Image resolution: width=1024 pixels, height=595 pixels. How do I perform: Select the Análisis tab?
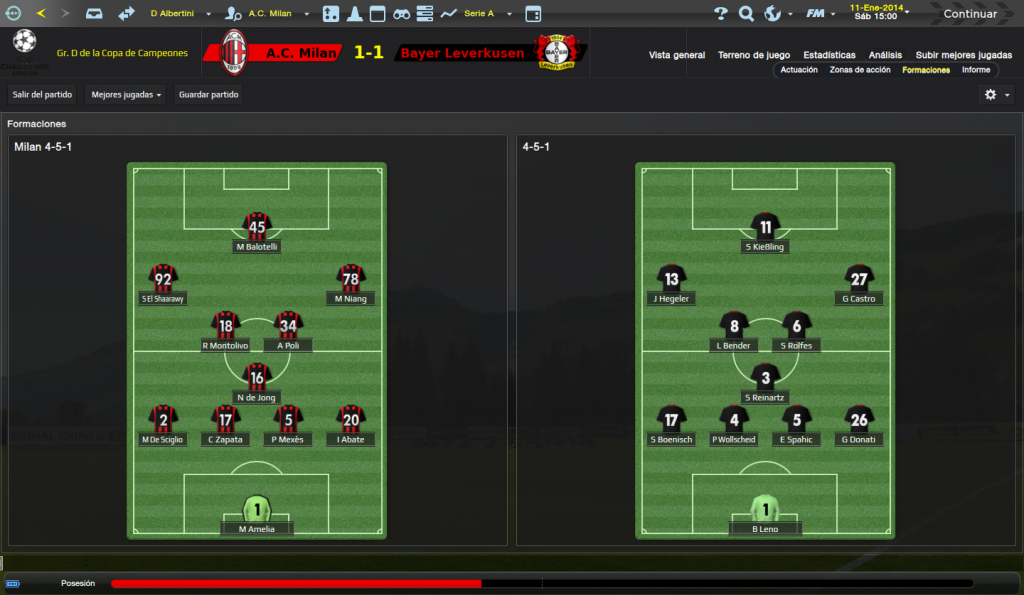click(x=885, y=55)
